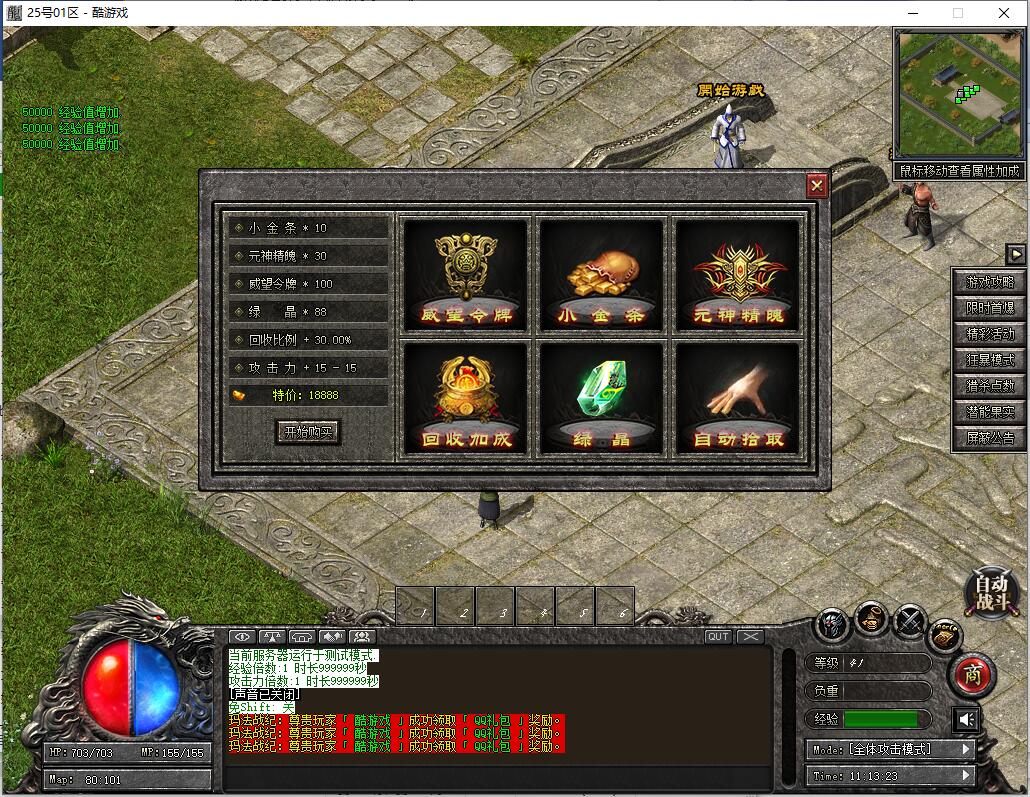Image resolution: width=1030 pixels, height=797 pixels.
Task: Activate 狂暴模式 berserk mode
Action: (x=989, y=360)
